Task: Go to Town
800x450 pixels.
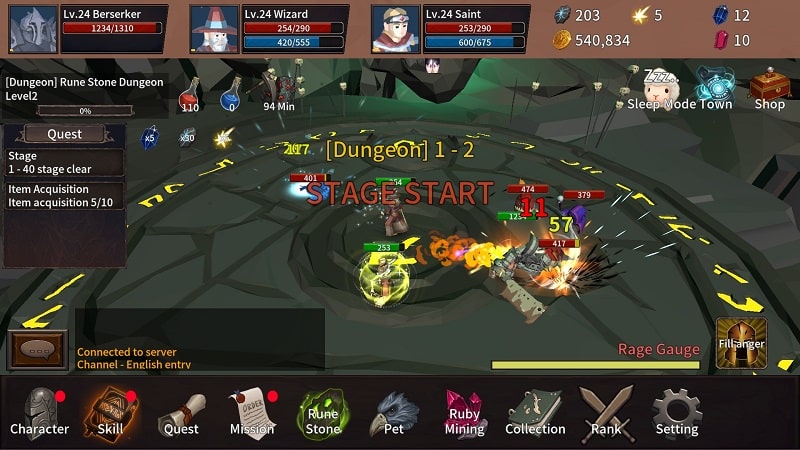Action: click(x=716, y=89)
